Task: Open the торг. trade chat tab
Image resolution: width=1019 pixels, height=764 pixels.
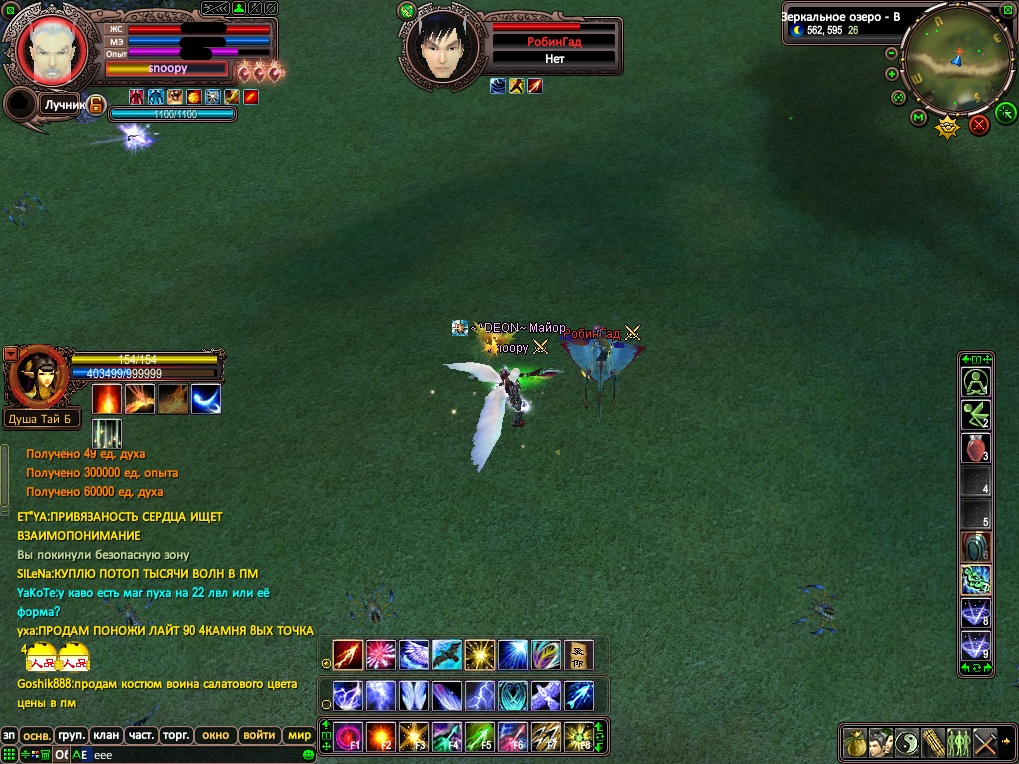Action: click(177, 735)
